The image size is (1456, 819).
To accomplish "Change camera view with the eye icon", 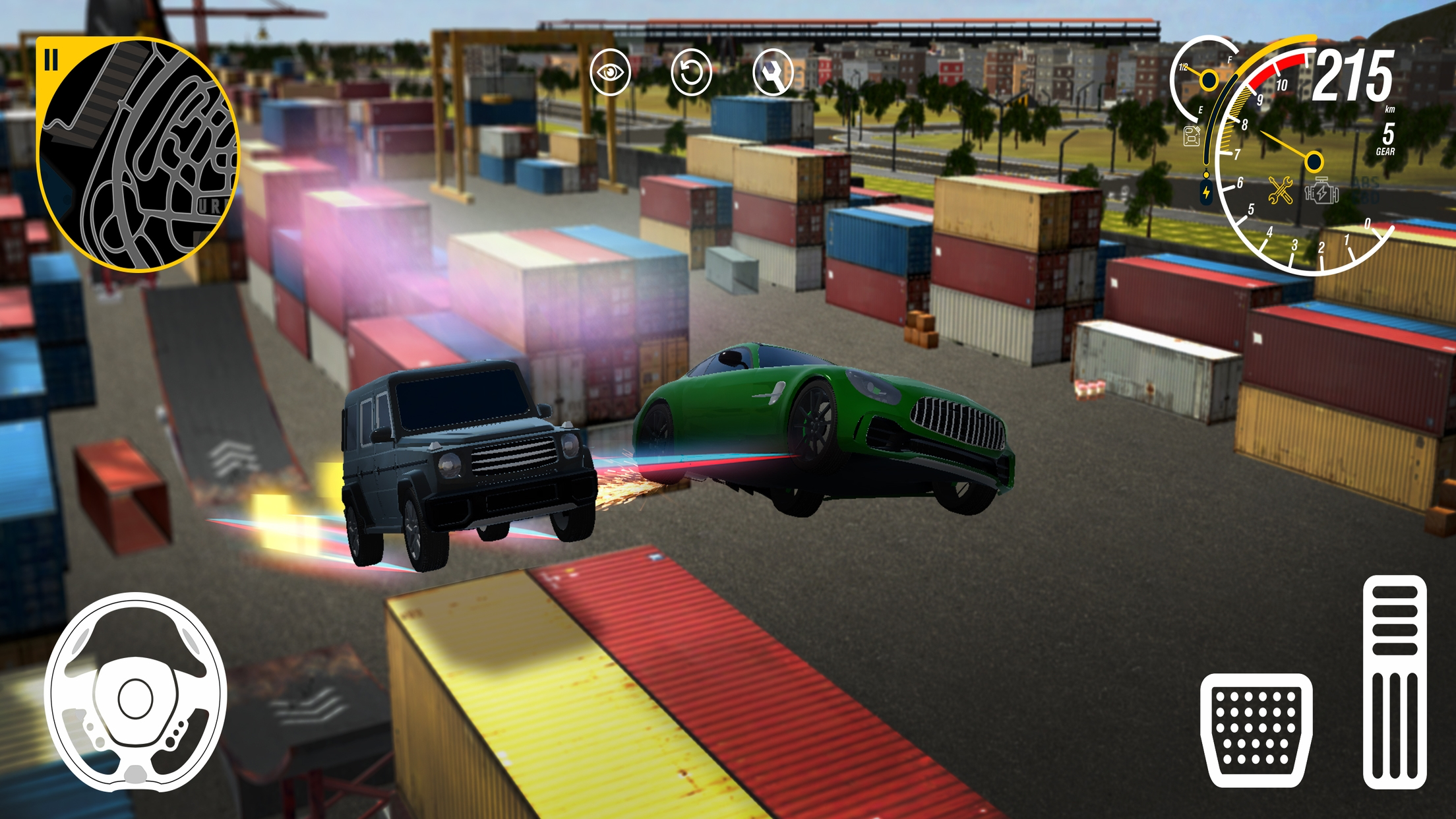I will coord(610,72).
